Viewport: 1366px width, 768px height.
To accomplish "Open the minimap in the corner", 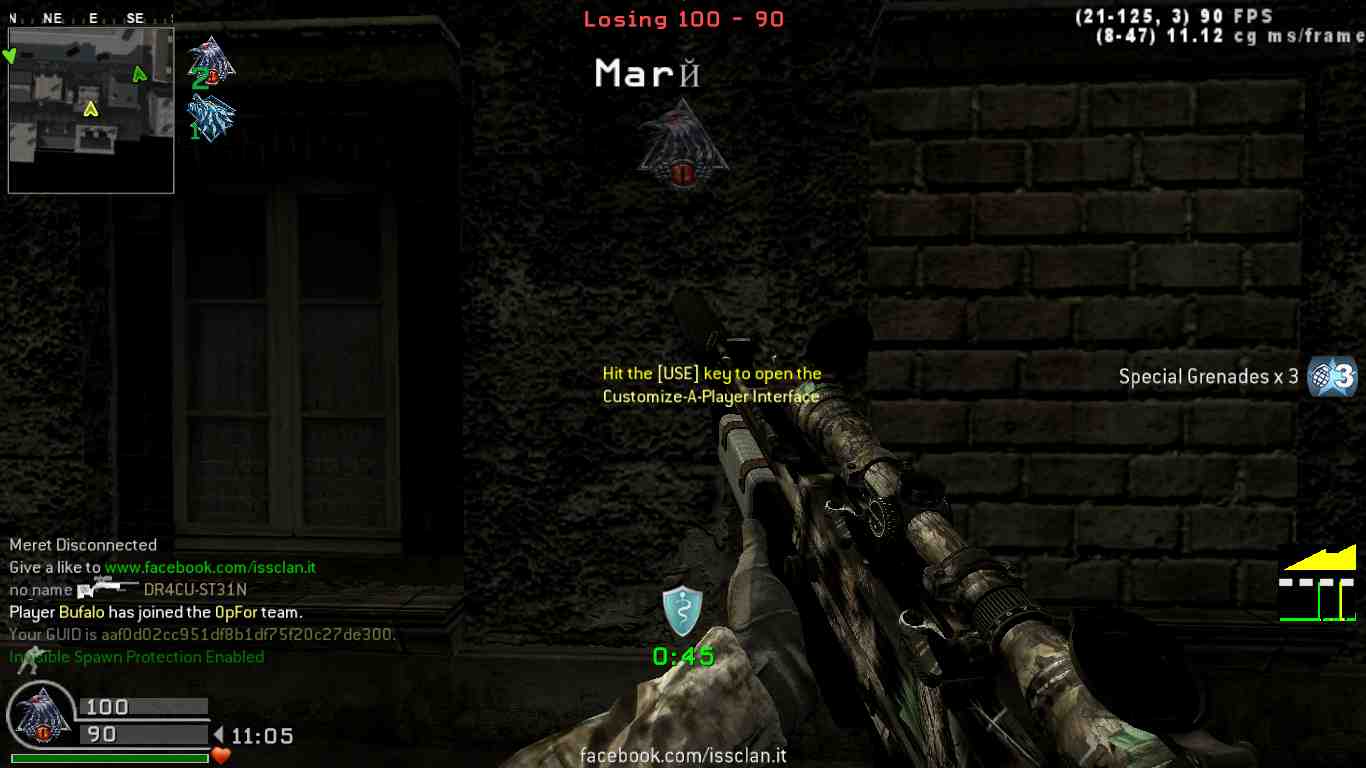I will click(x=91, y=110).
